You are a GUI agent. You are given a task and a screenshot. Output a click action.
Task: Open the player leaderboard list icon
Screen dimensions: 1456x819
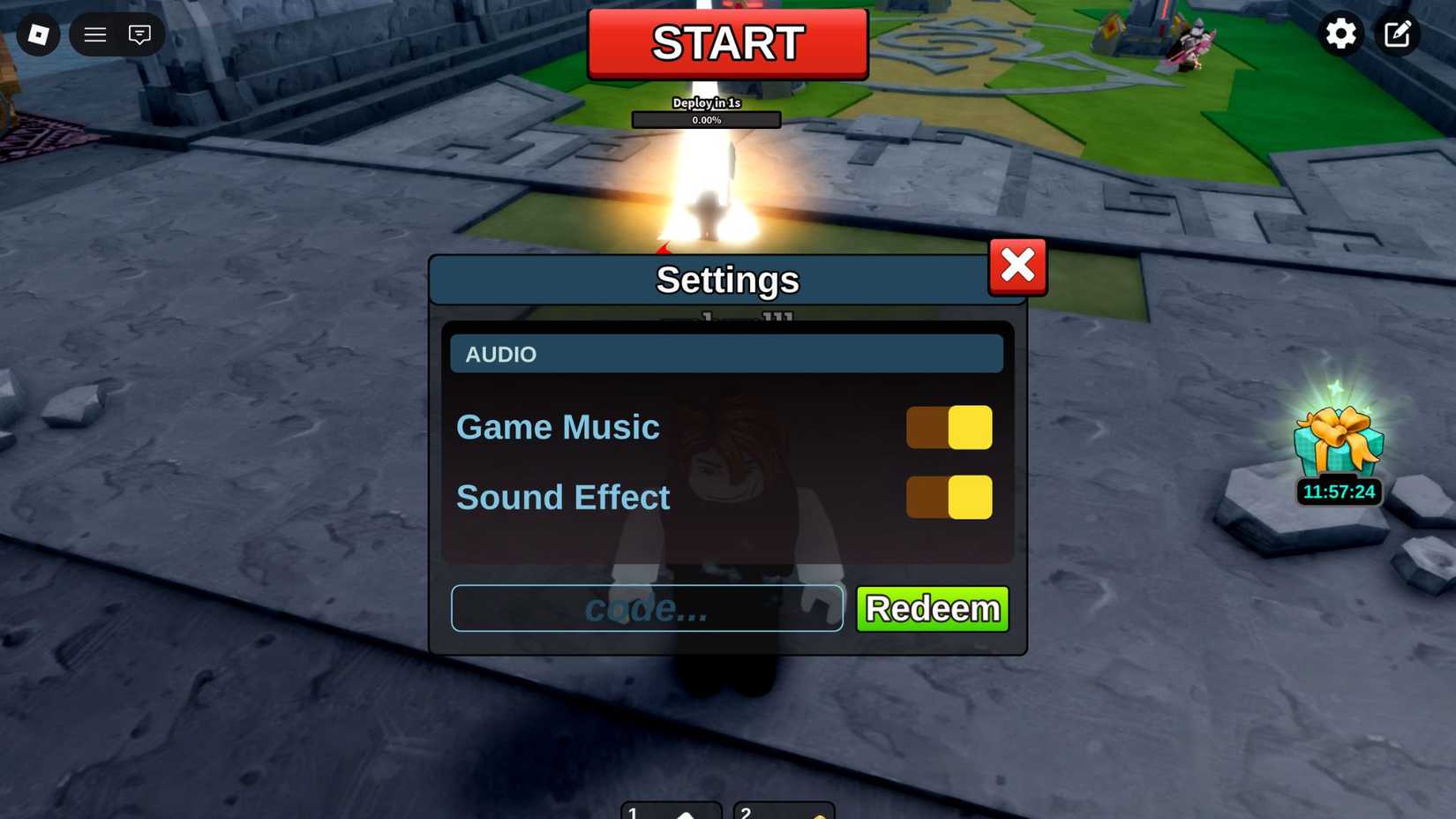[x=94, y=34]
